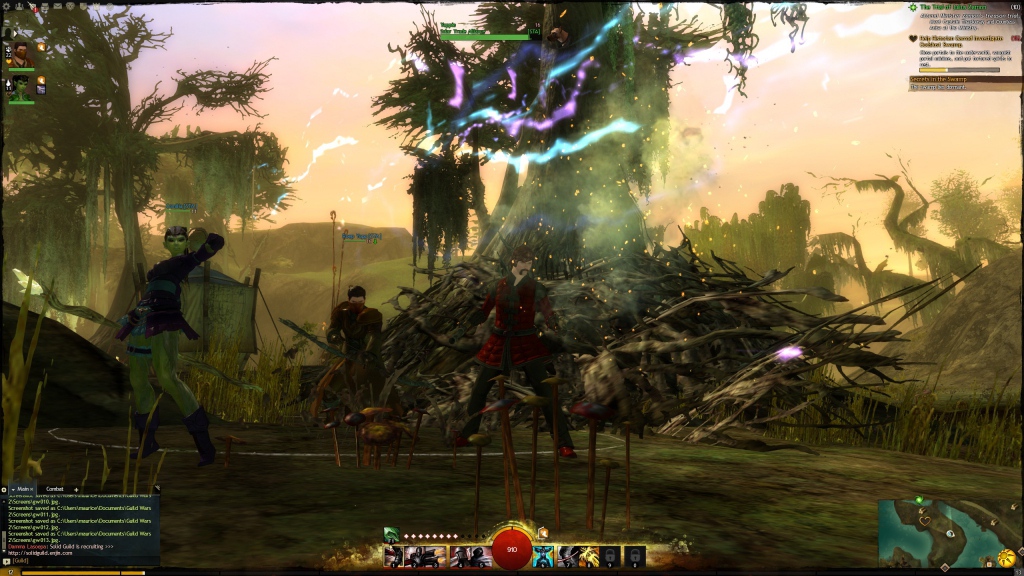
Task: Select the Main chat tab
Action: 21,489
